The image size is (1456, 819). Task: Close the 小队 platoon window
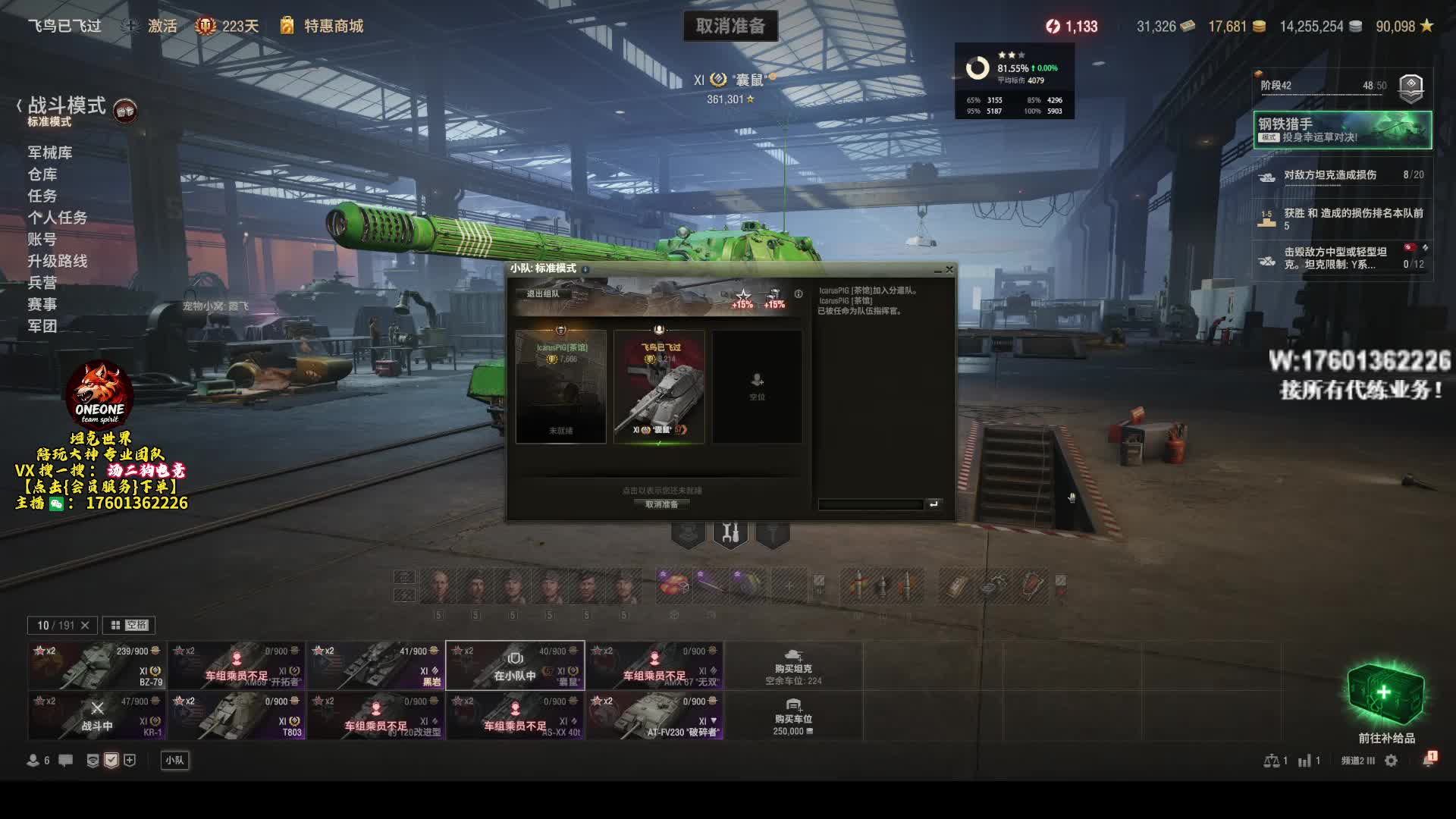click(949, 269)
